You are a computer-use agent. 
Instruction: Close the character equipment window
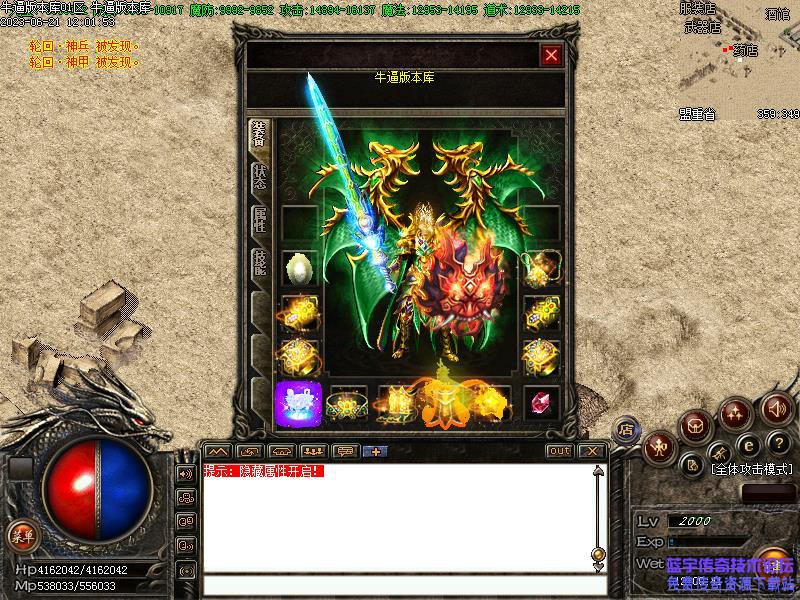pos(550,55)
